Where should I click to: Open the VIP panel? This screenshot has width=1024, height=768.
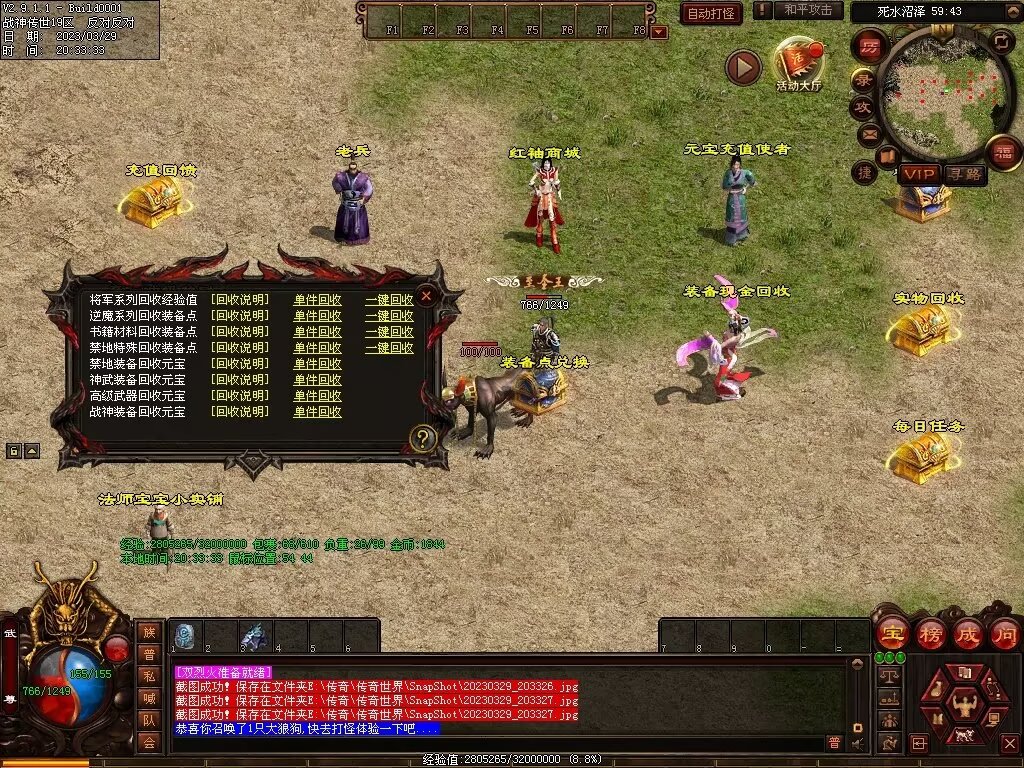click(x=919, y=174)
